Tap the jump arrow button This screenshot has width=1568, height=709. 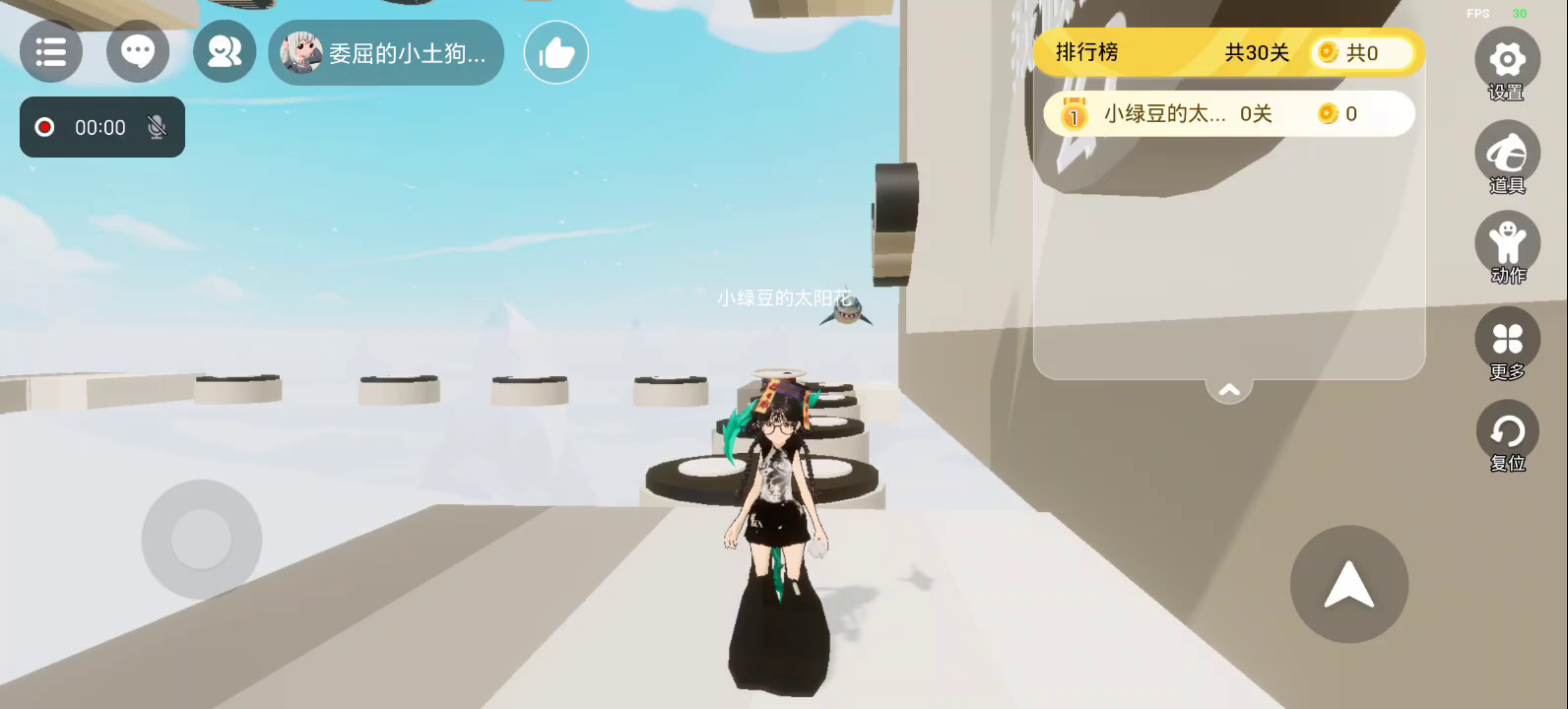point(1348,584)
